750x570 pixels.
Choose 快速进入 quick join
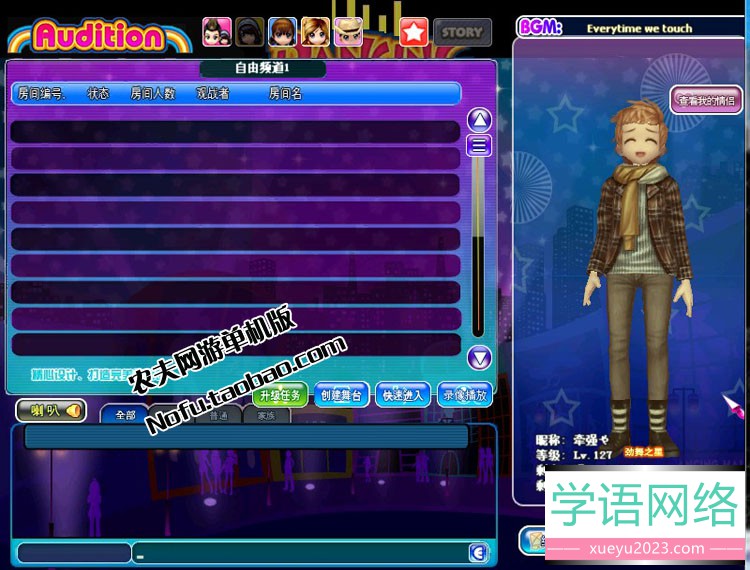pos(403,395)
